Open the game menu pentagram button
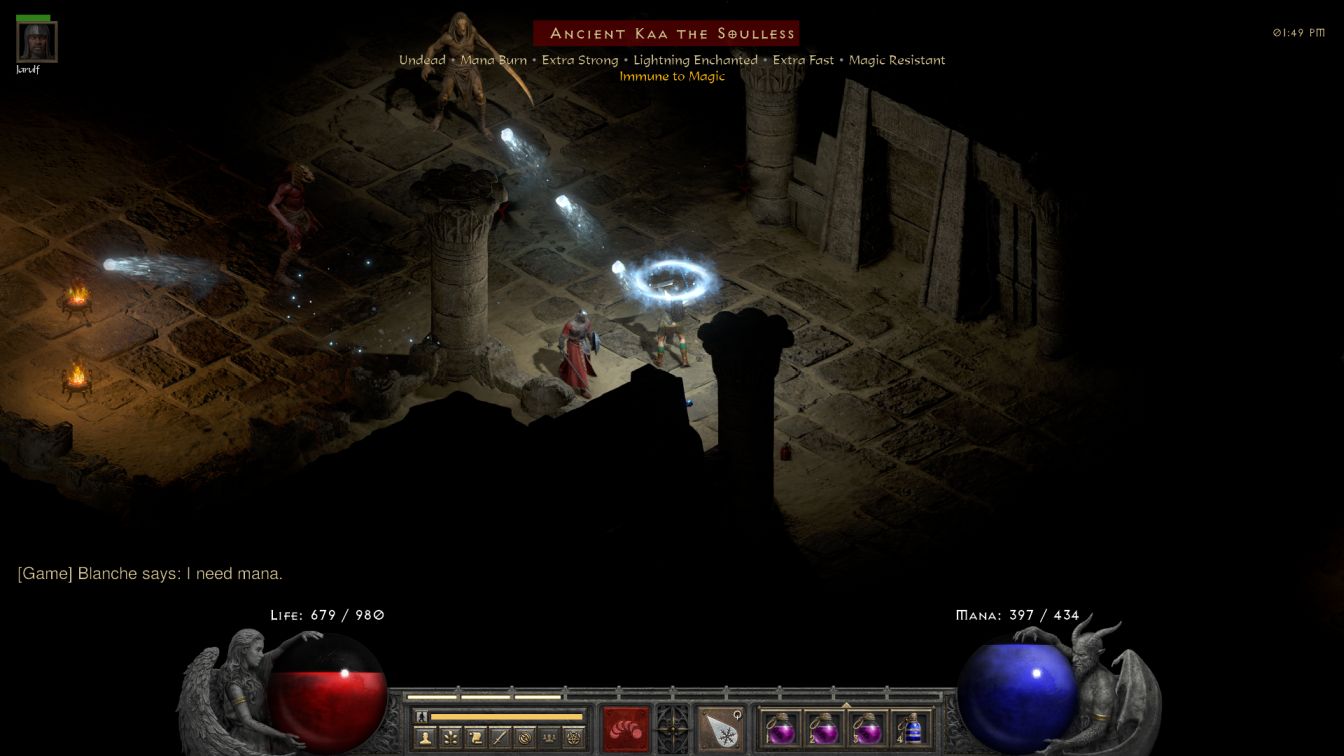1344x756 pixels. tap(574, 738)
